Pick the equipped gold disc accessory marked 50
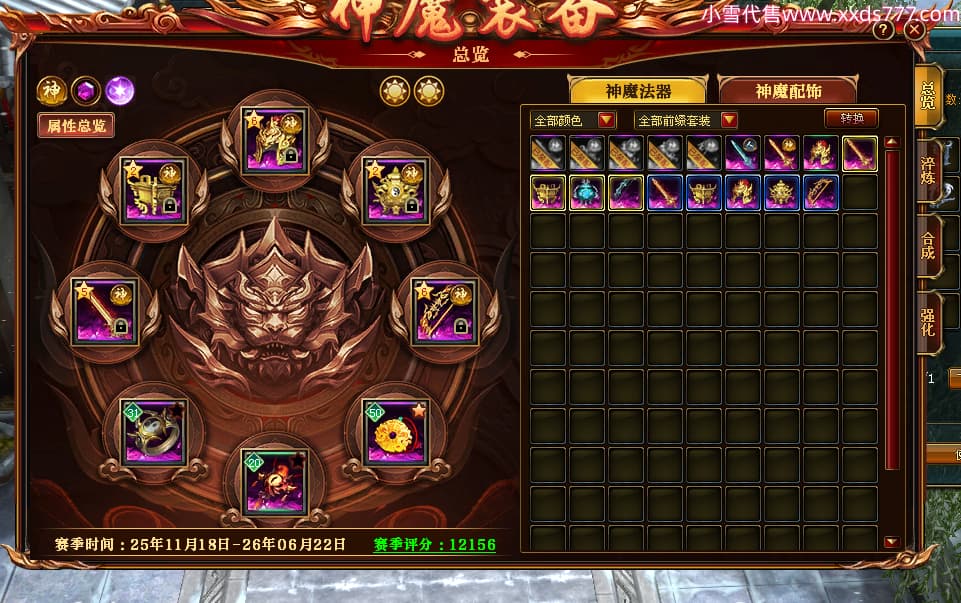This screenshot has height=603, width=961. coord(396,432)
